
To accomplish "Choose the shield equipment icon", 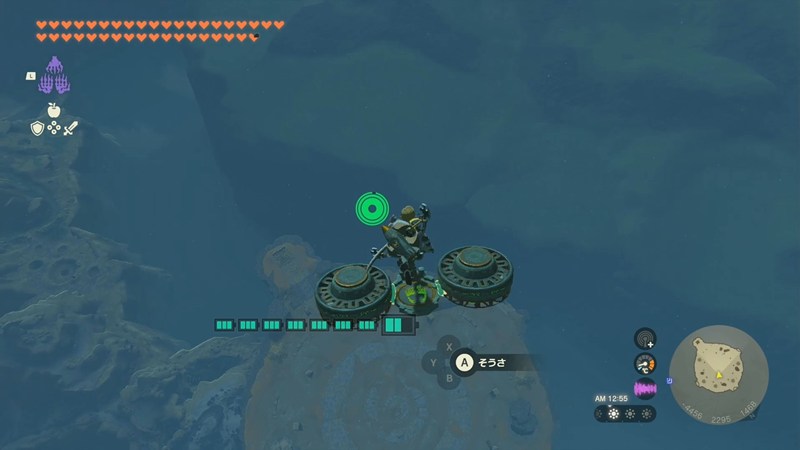I will (x=37, y=128).
